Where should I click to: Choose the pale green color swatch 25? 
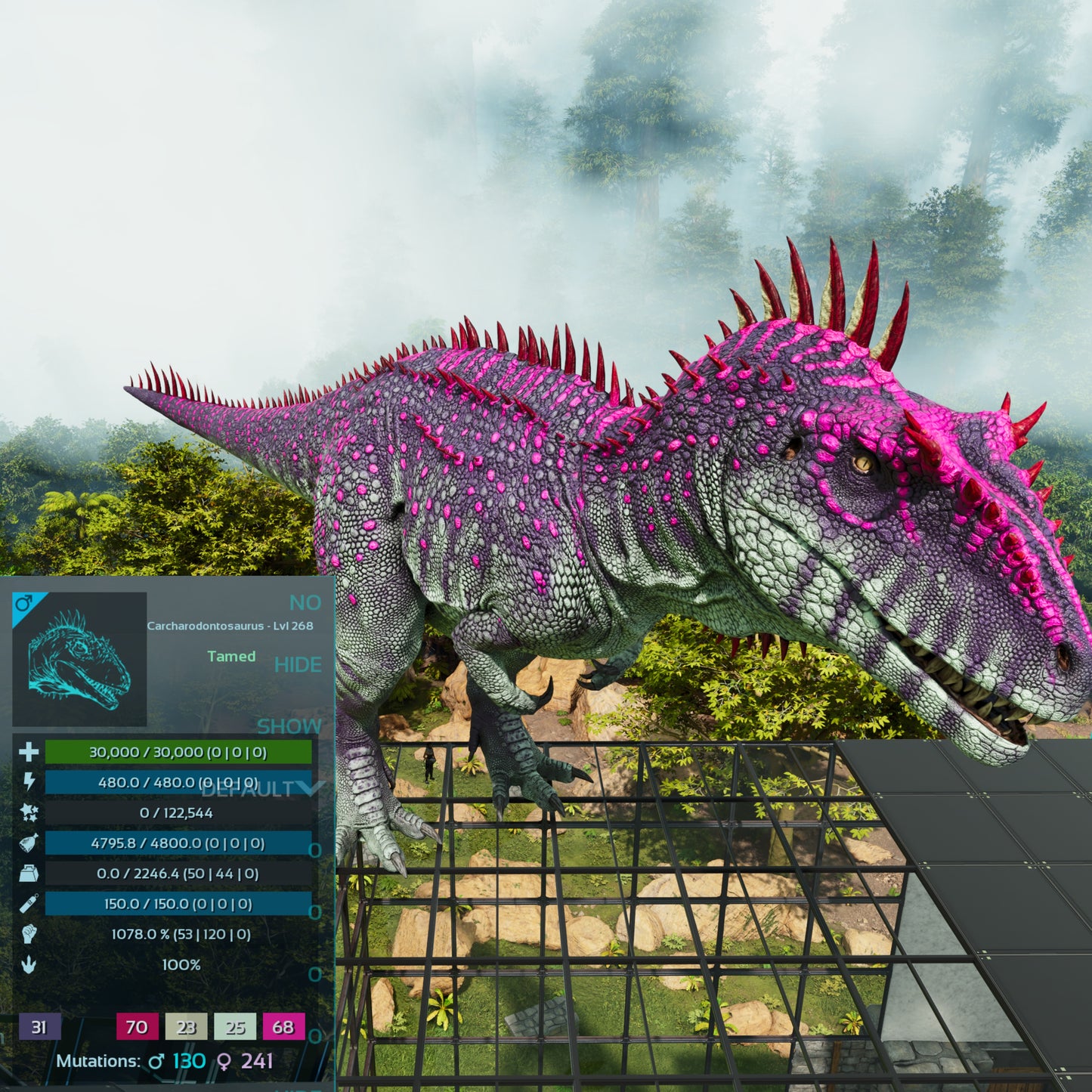[235, 1027]
